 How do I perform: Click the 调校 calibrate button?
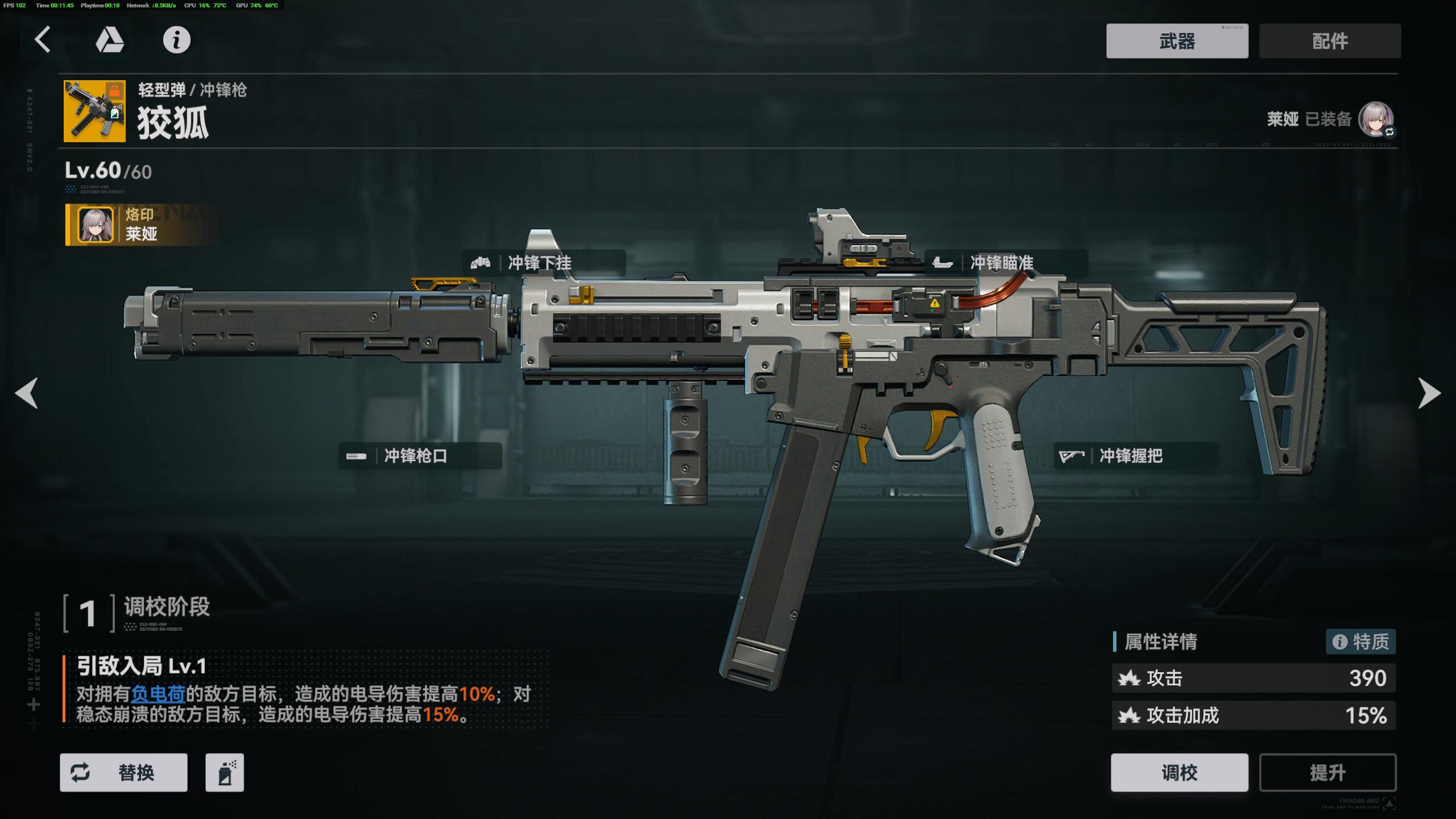coord(1179,772)
